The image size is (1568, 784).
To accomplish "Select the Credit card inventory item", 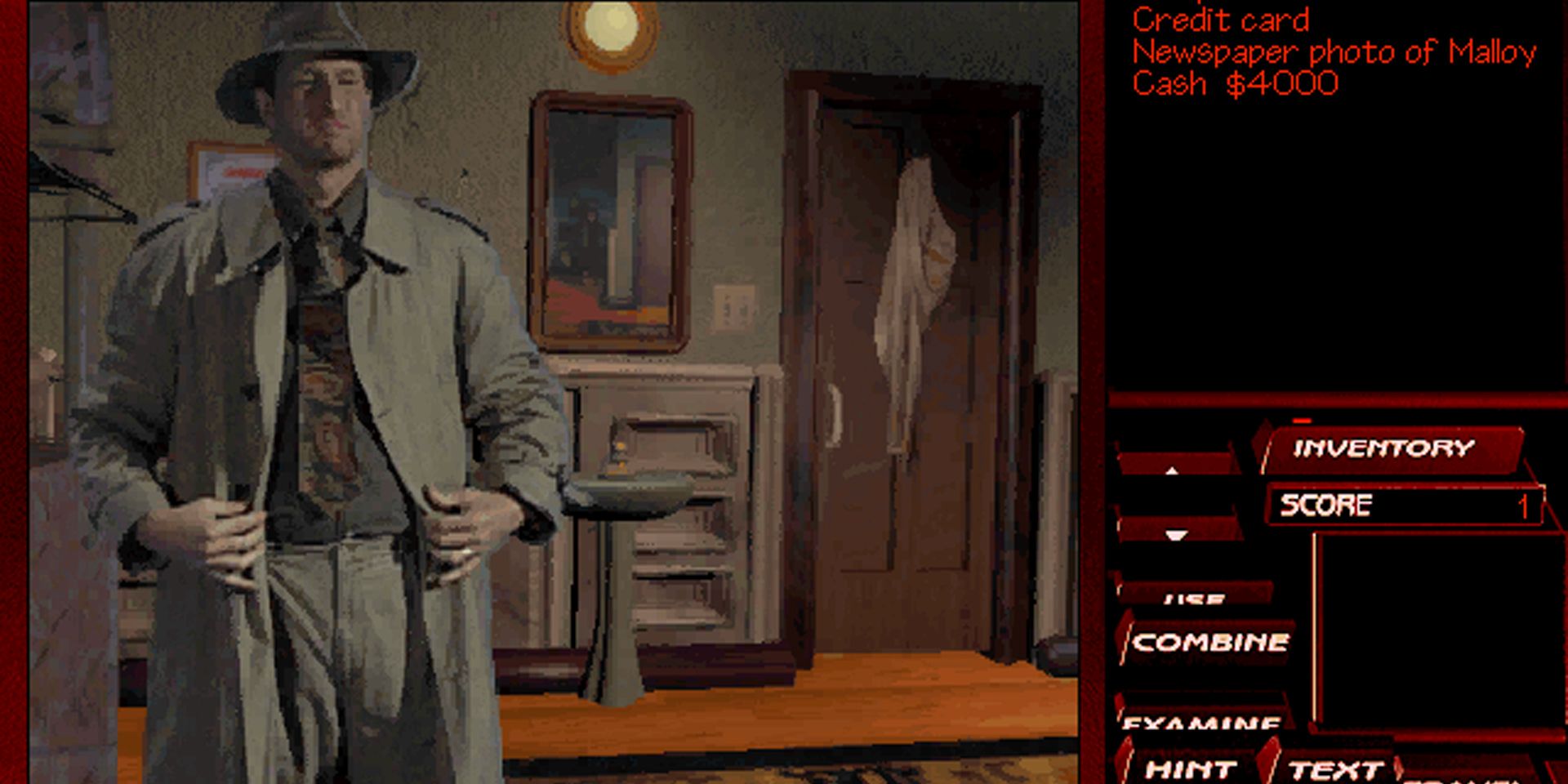I will [1221, 20].
